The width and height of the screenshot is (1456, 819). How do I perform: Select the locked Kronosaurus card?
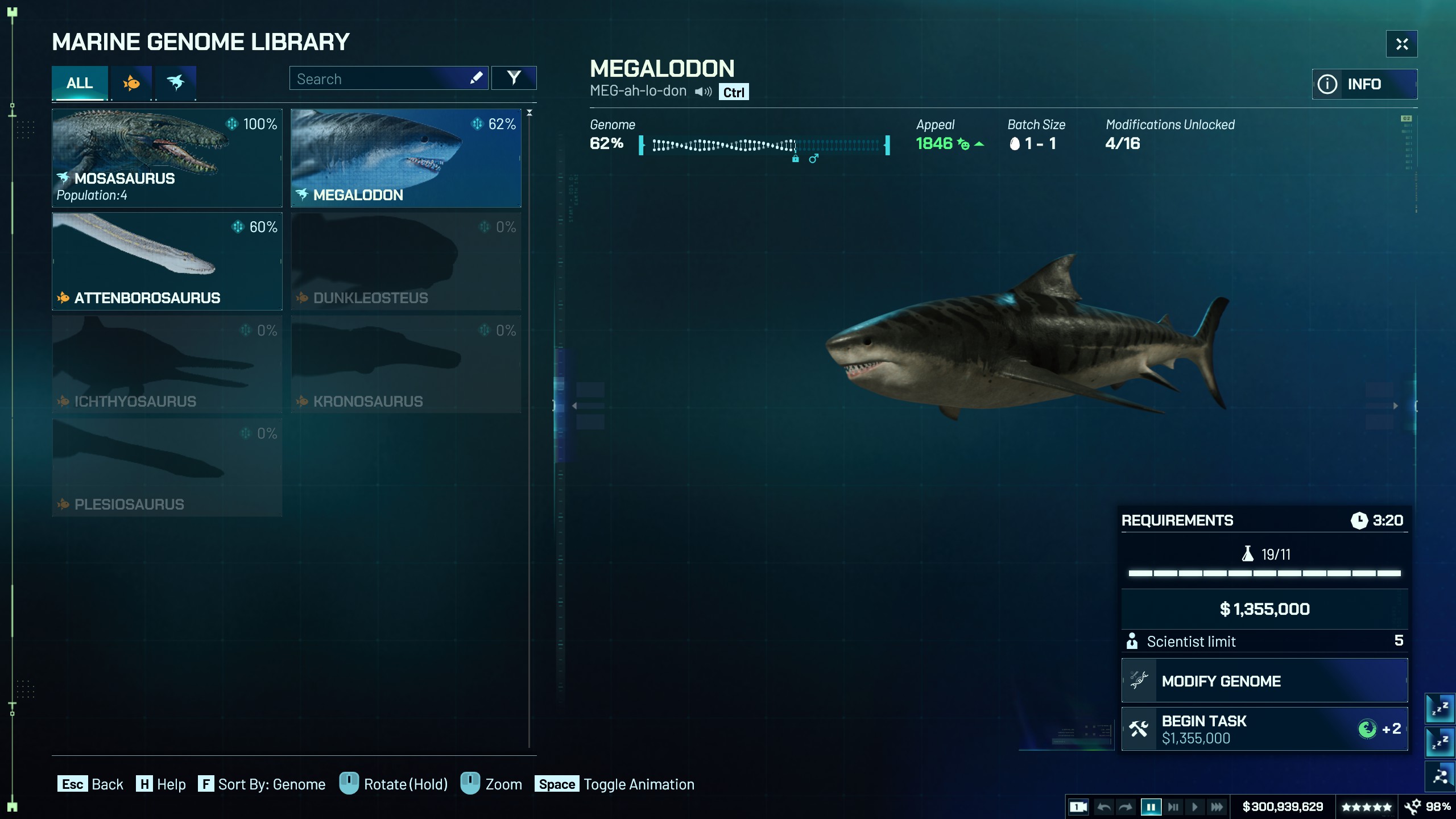406,365
